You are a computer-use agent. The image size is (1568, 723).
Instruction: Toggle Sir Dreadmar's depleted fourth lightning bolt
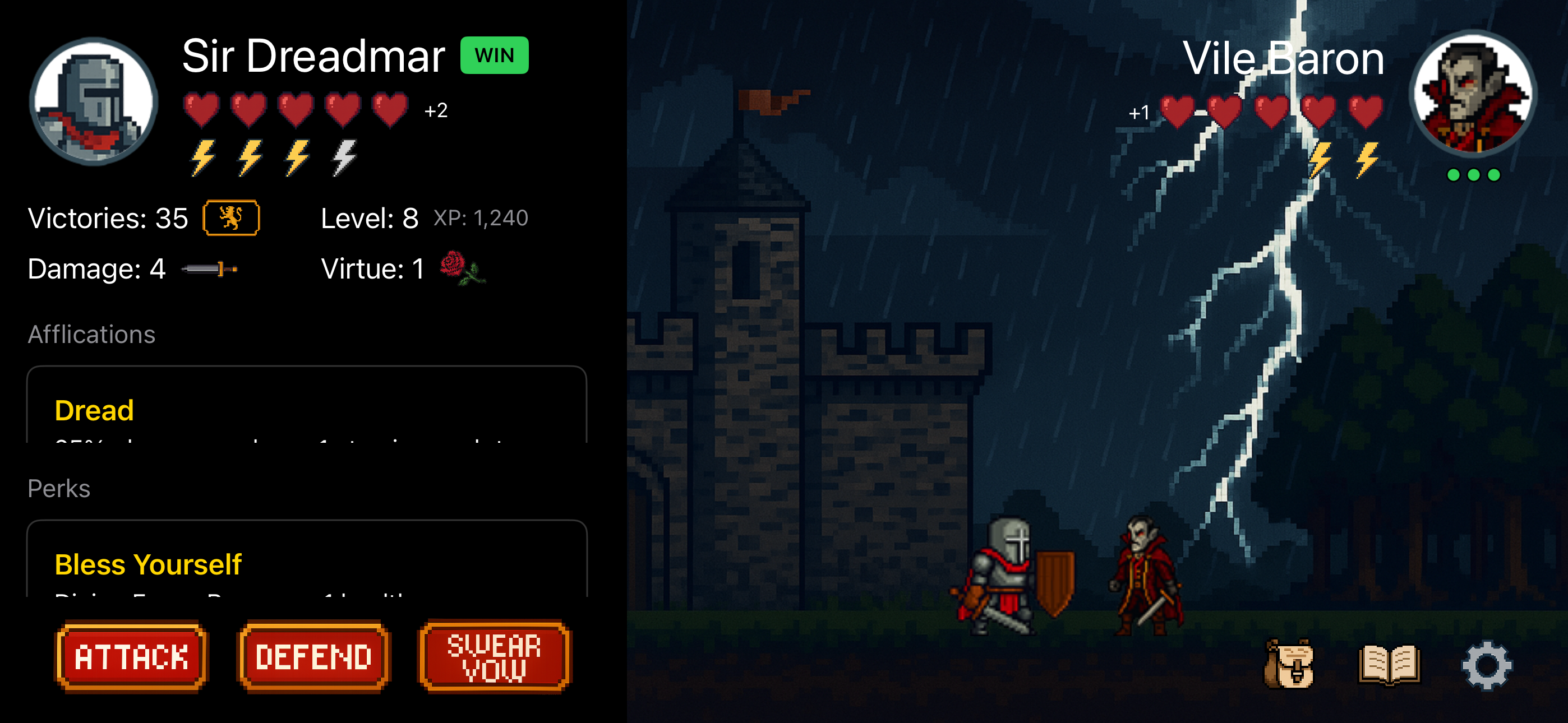pos(343,159)
